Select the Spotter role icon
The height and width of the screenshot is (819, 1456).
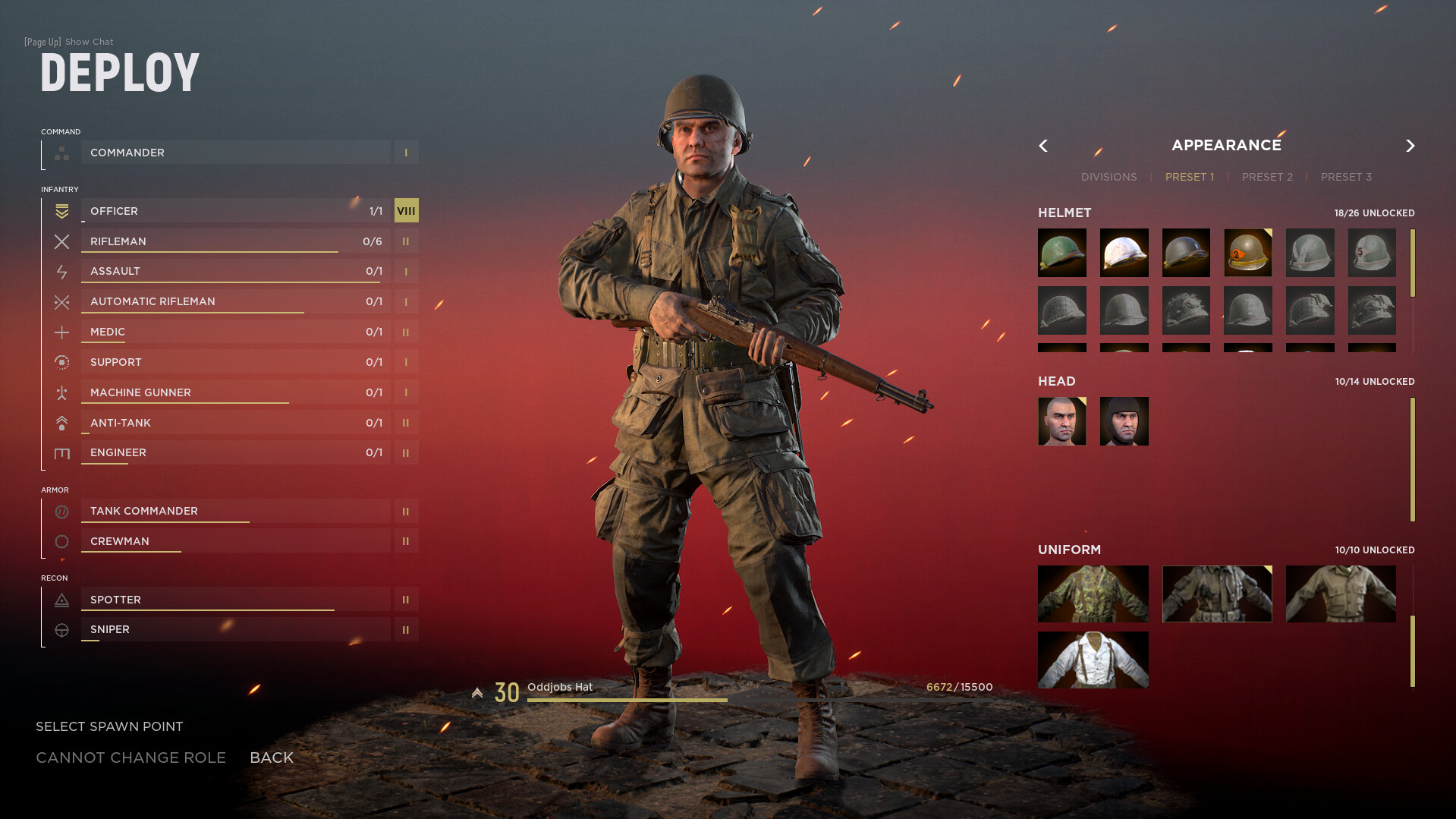(61, 600)
